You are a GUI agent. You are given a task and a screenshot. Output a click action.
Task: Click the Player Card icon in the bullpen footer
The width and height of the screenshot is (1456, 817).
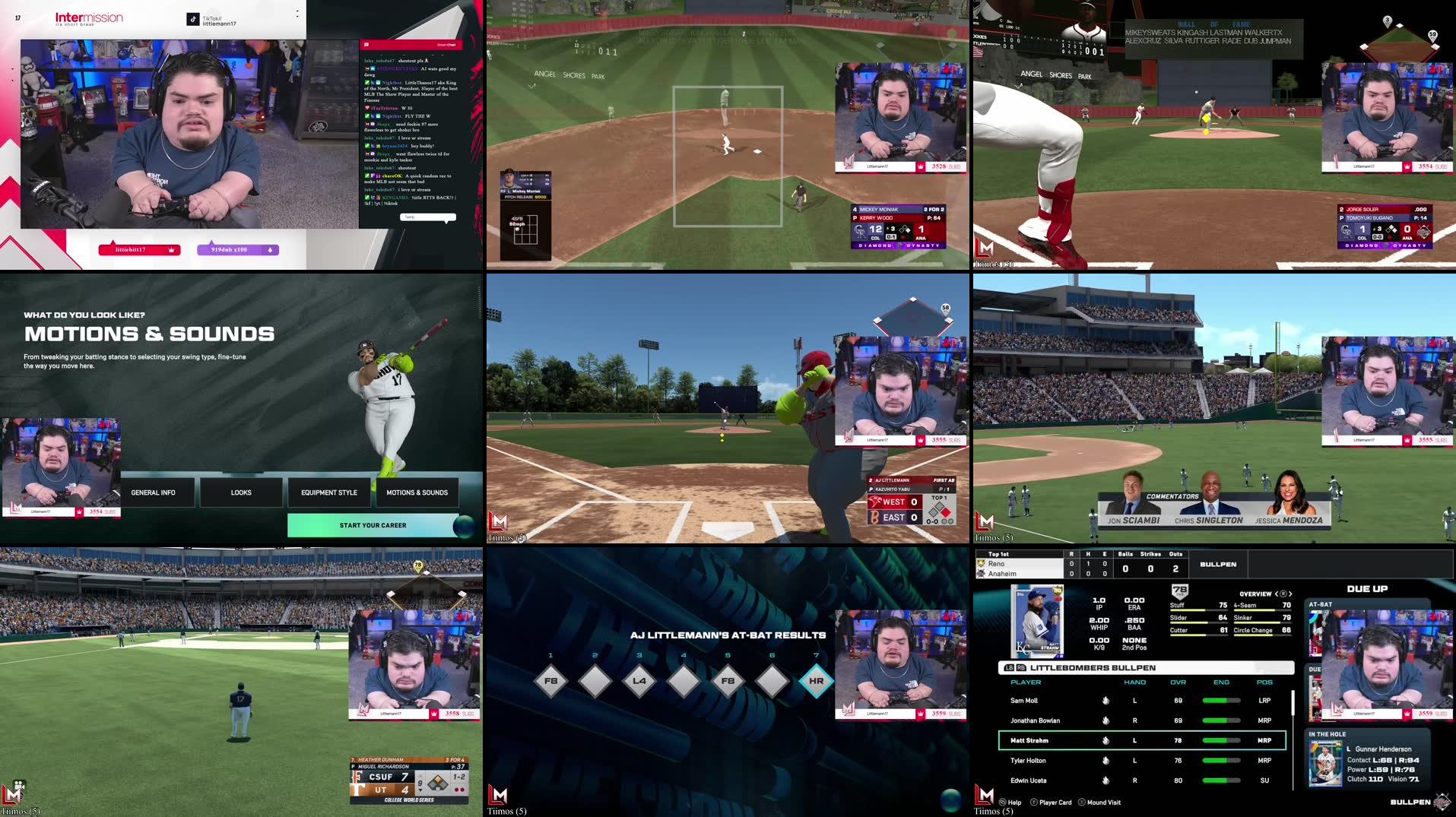1034,802
